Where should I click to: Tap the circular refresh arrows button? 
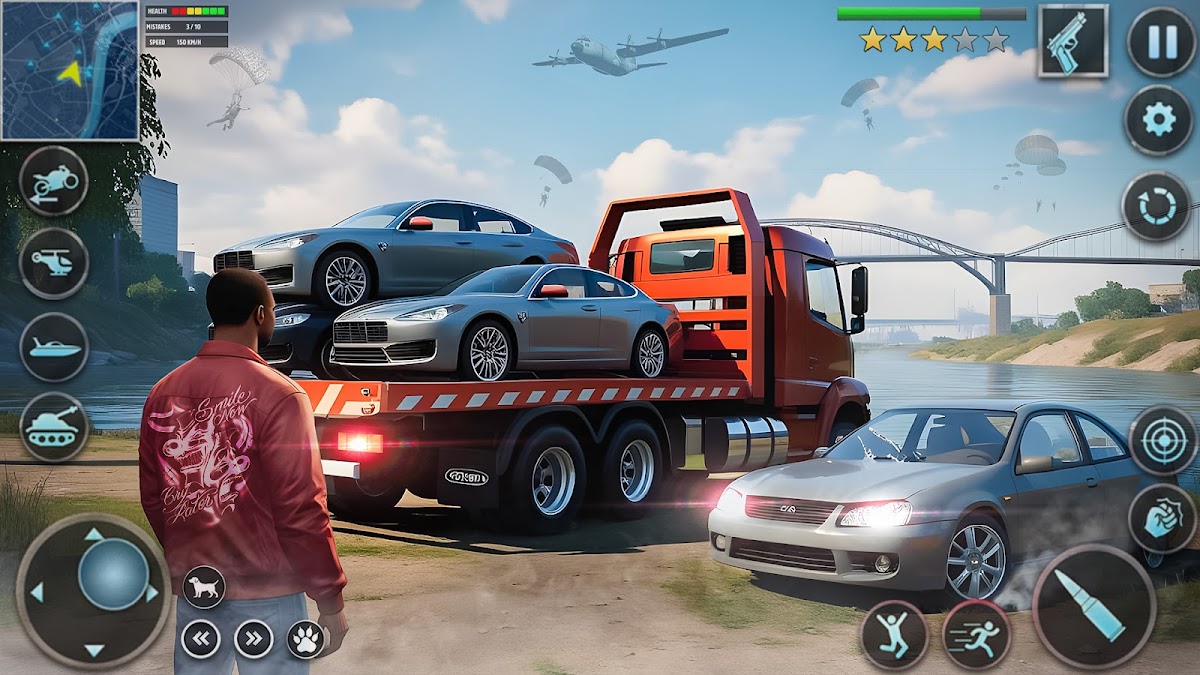pos(1156,206)
